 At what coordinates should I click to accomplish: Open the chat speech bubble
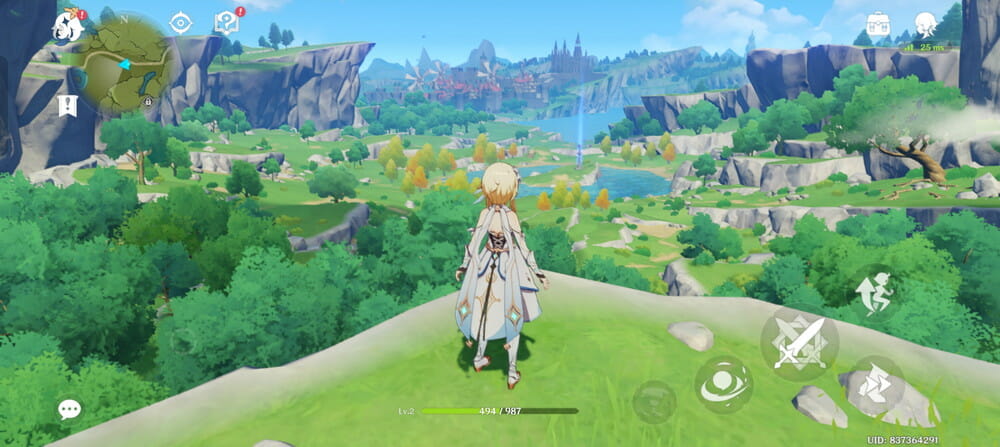coord(69,408)
